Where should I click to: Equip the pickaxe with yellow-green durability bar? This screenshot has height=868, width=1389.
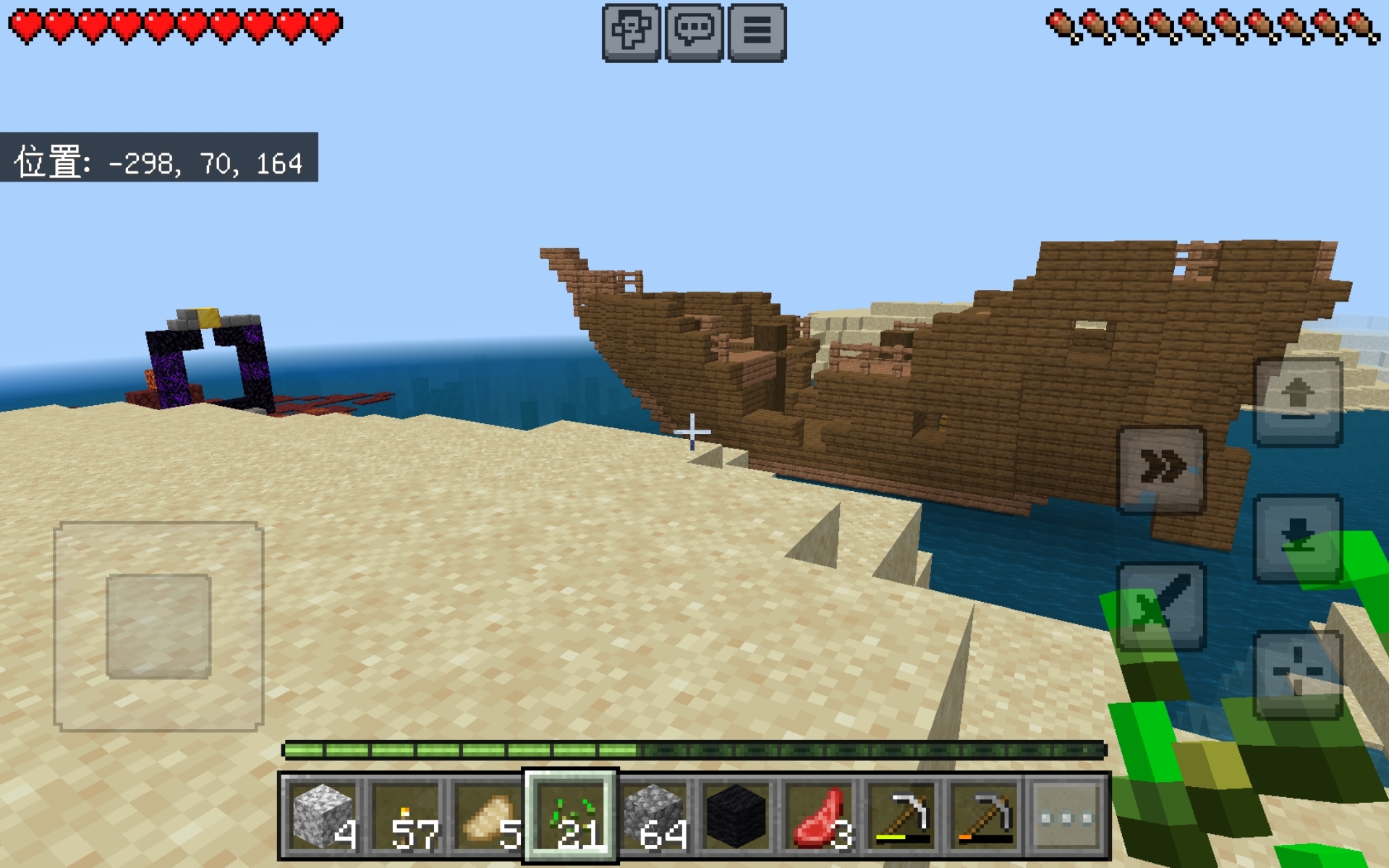[x=902, y=817]
